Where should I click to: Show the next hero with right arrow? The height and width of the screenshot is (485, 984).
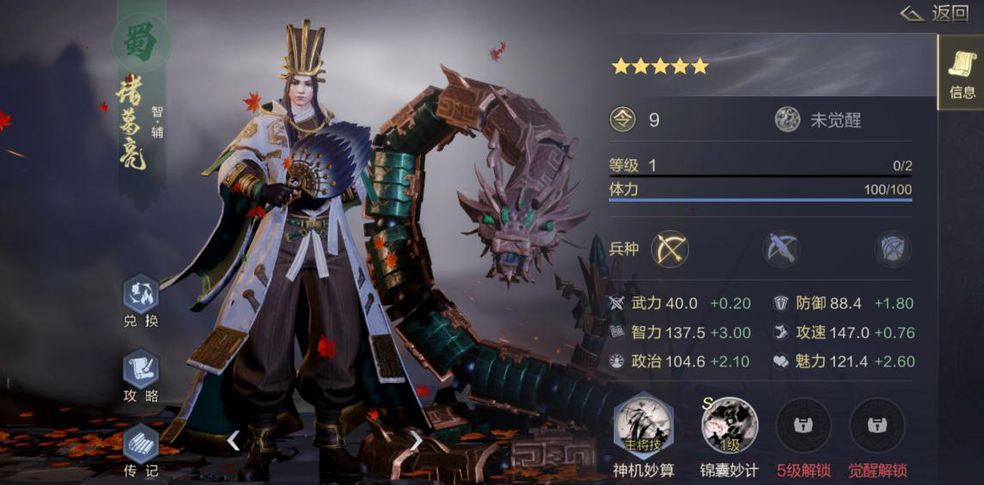[x=416, y=440]
